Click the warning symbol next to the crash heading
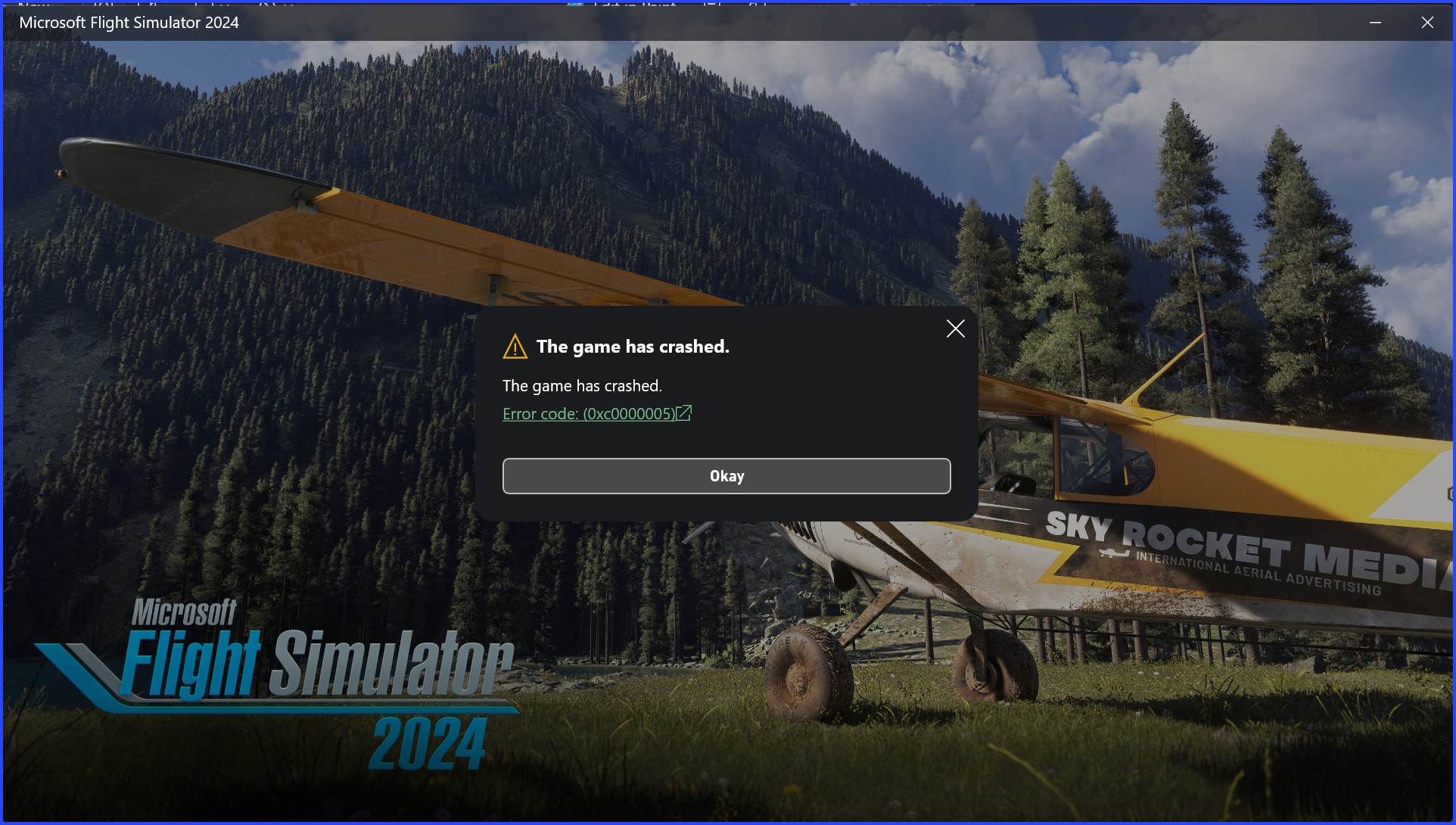 point(515,346)
